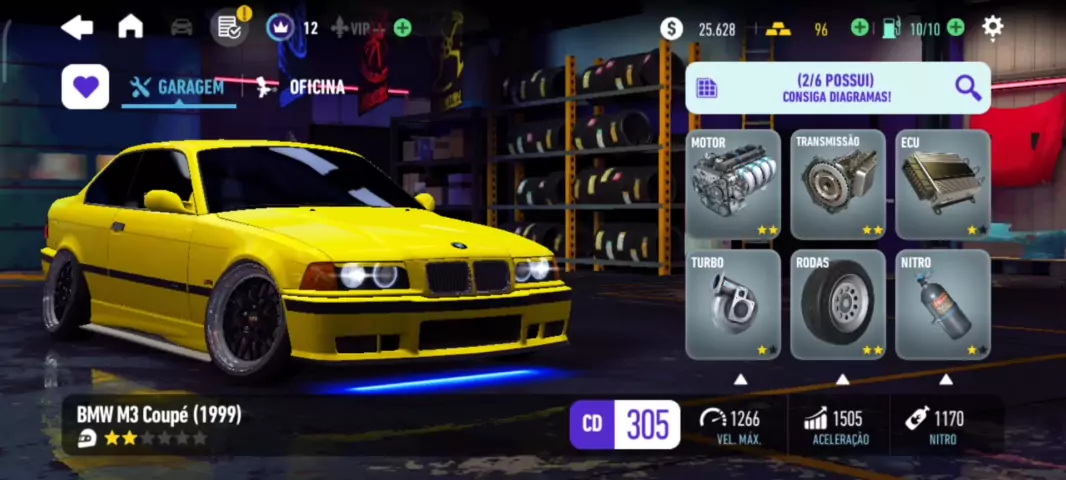Toggle the favorite heart button
1066x480 pixels.
tap(85, 87)
